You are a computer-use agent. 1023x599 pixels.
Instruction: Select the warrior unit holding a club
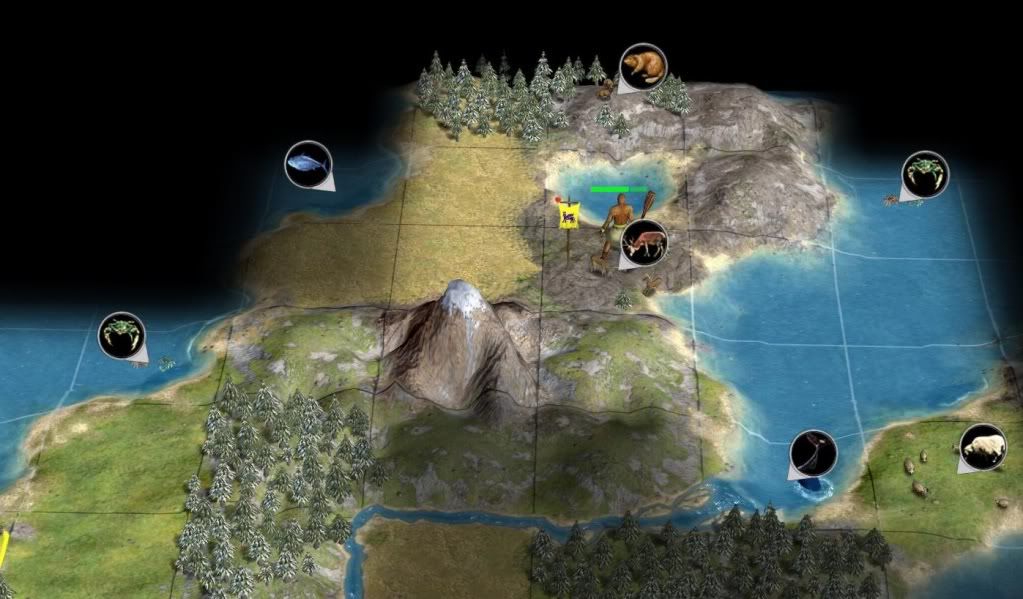click(617, 222)
